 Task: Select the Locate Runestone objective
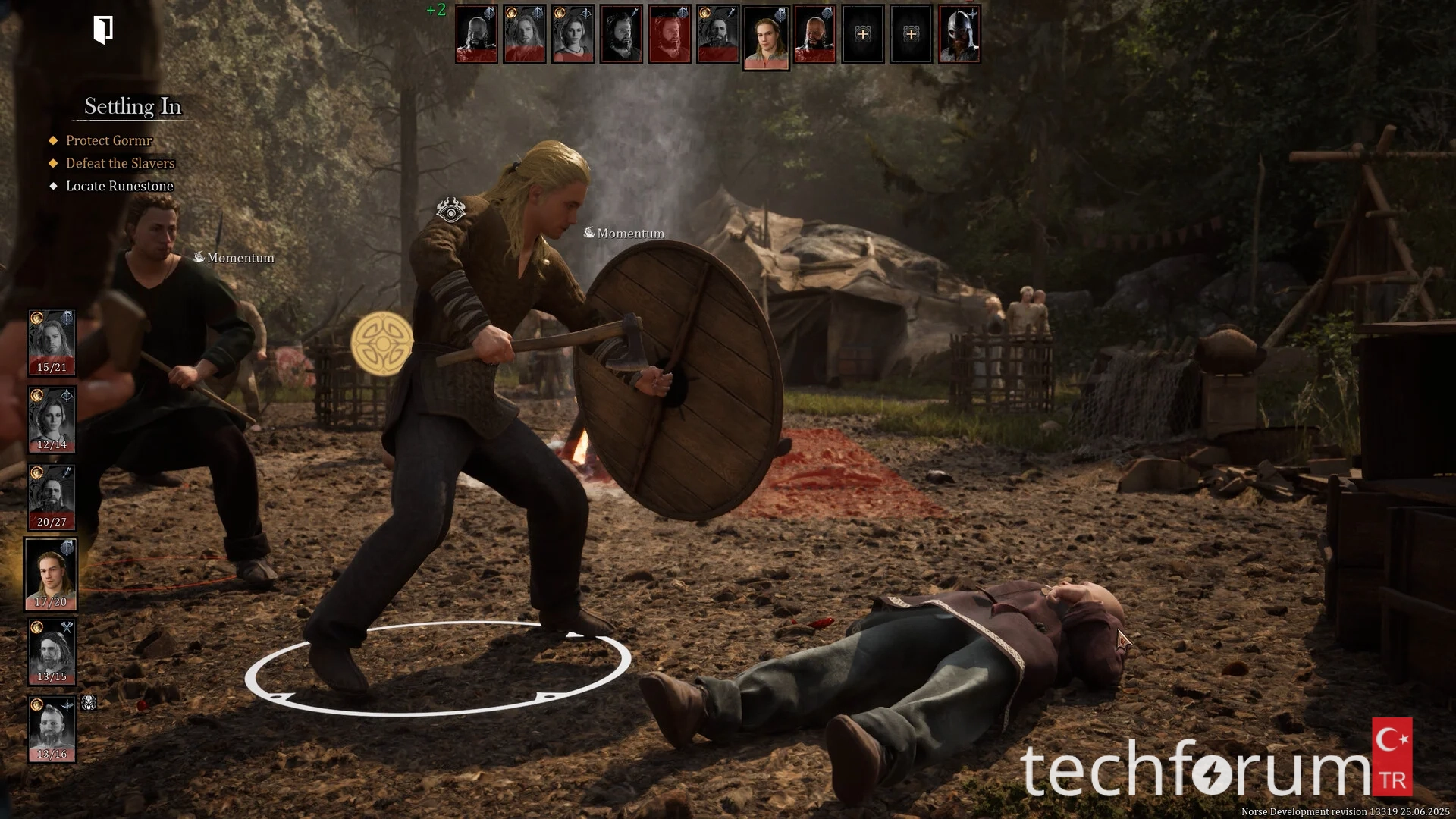pos(119,186)
